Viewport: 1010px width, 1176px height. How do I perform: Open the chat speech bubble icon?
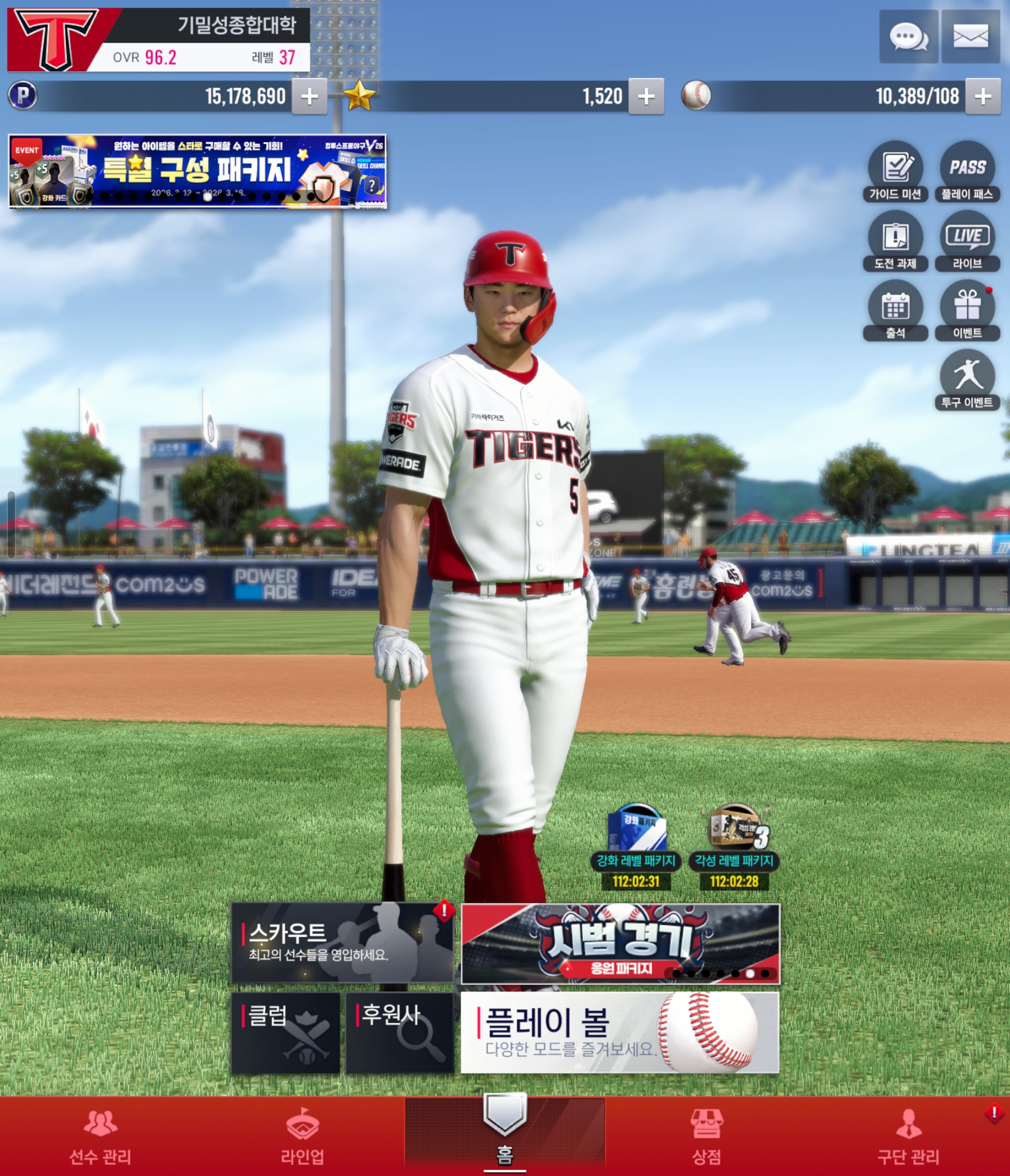[x=908, y=37]
